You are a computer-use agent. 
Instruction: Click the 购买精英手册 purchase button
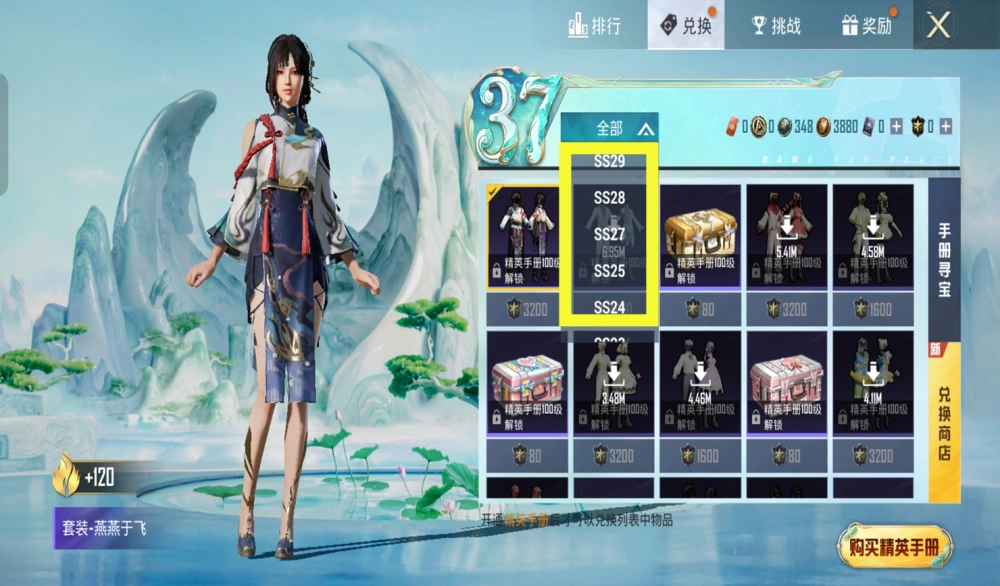[895, 547]
